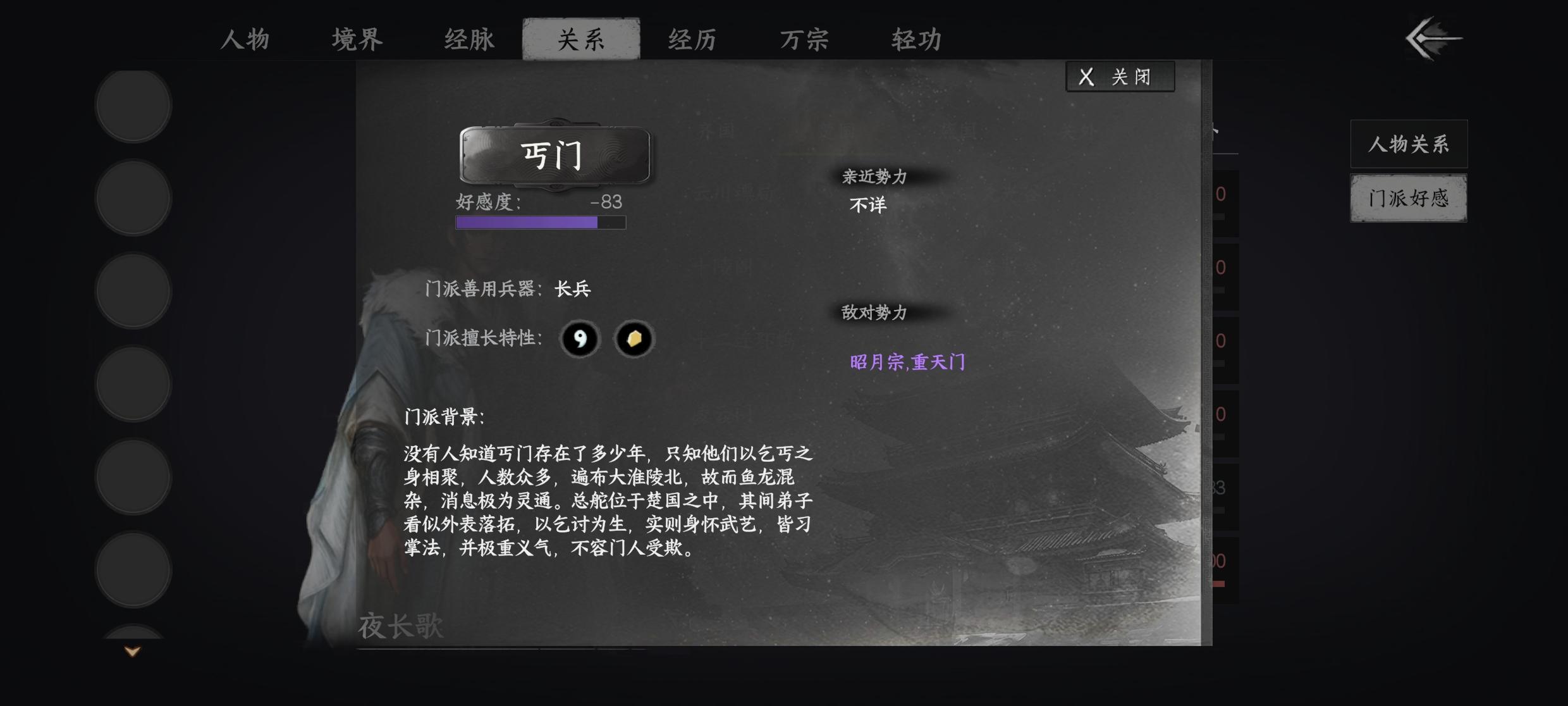Click the lowest portrait circle above the arrow
This screenshot has width=1568, height=706.
click(x=132, y=569)
